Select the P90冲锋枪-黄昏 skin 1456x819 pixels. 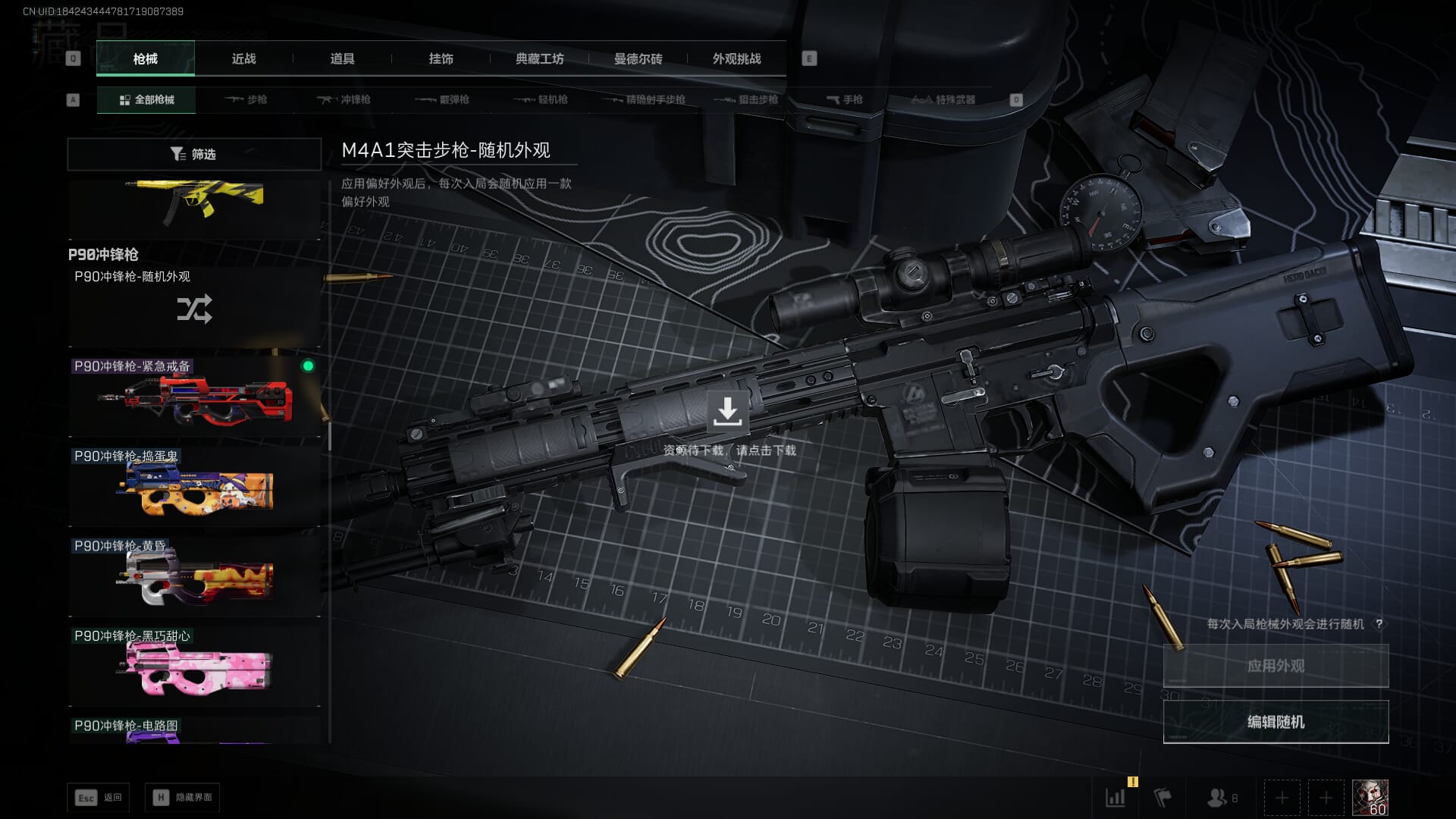click(194, 576)
